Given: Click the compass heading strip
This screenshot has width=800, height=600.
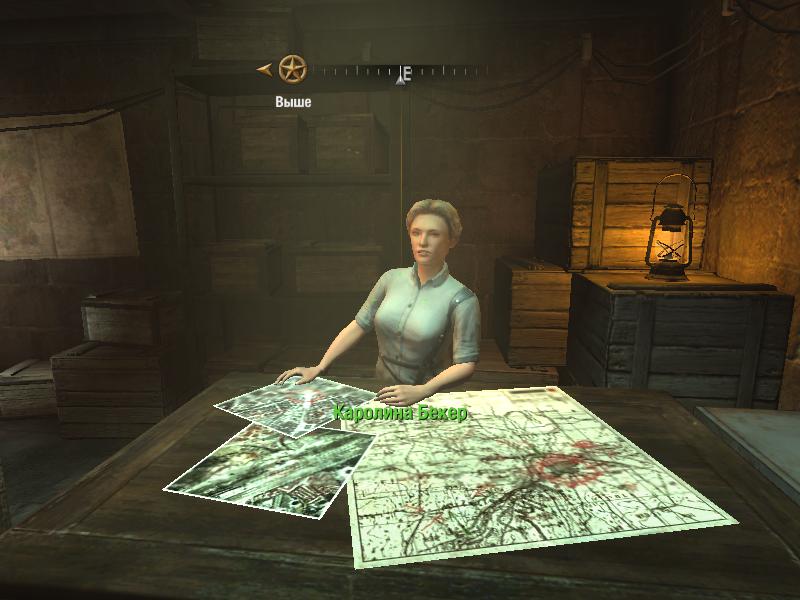Looking at the screenshot, I should (400, 72).
